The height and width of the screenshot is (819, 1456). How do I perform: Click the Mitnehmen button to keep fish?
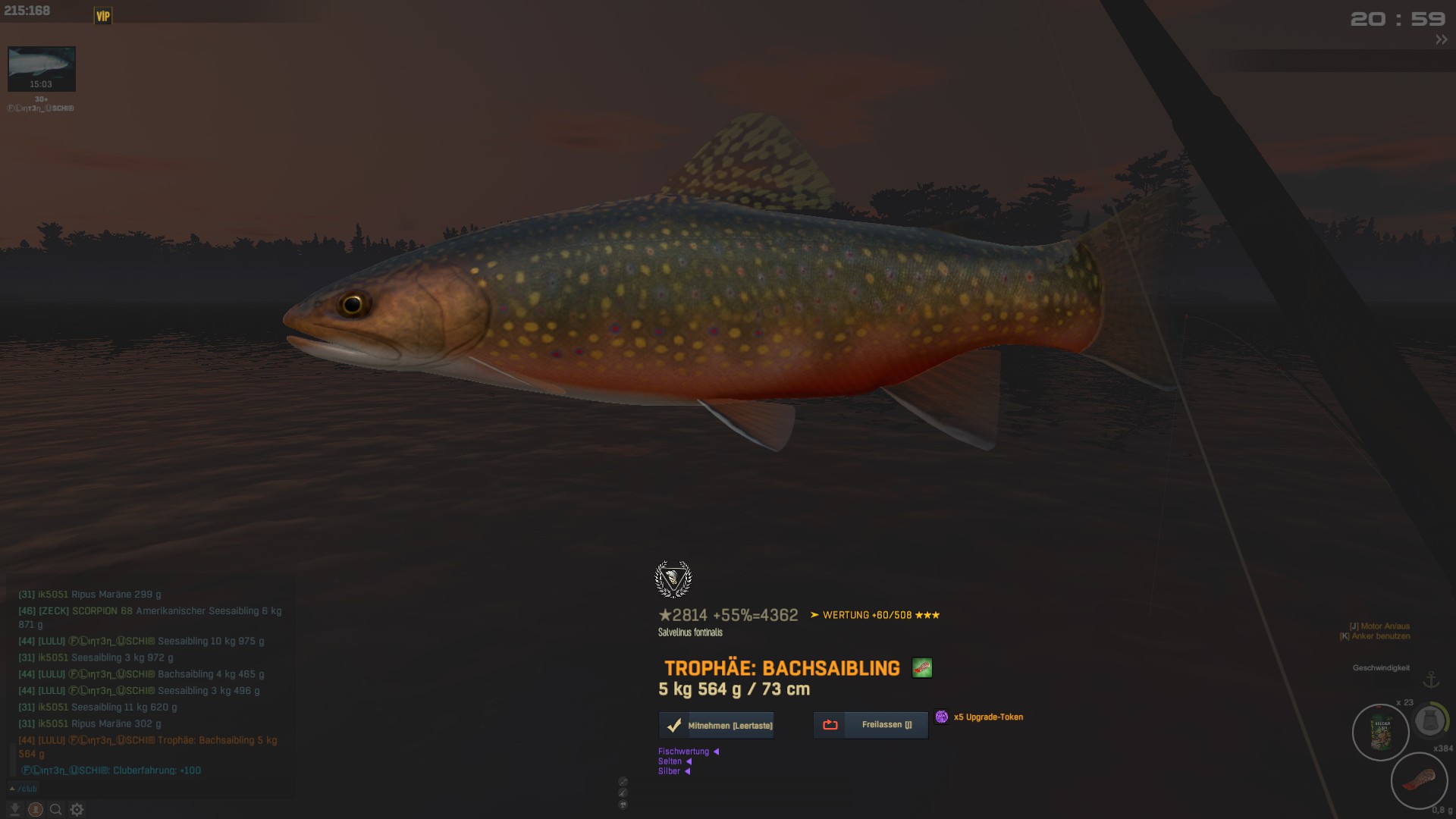tap(717, 726)
